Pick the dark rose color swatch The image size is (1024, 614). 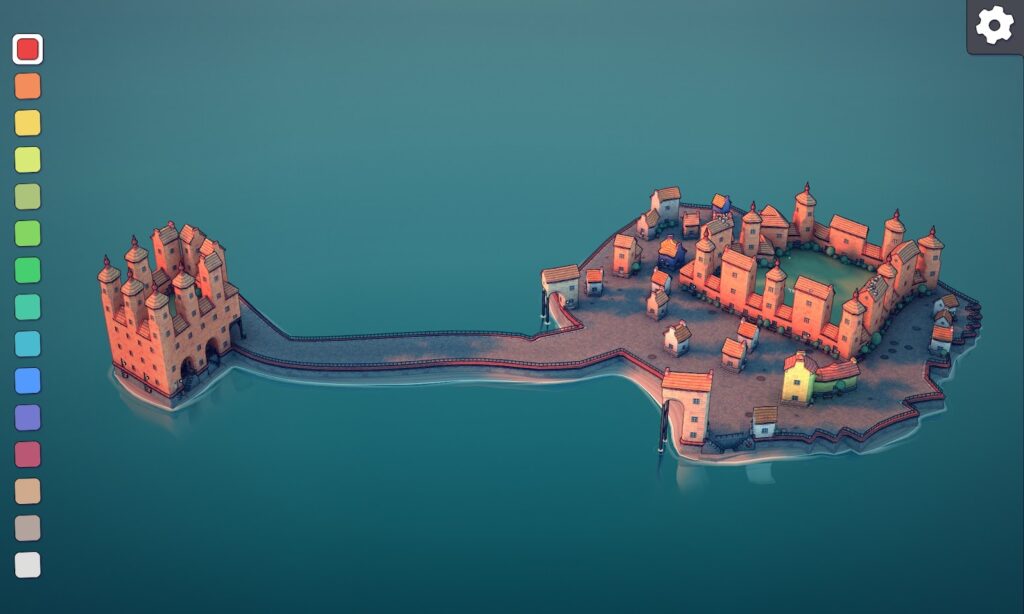coord(28,455)
